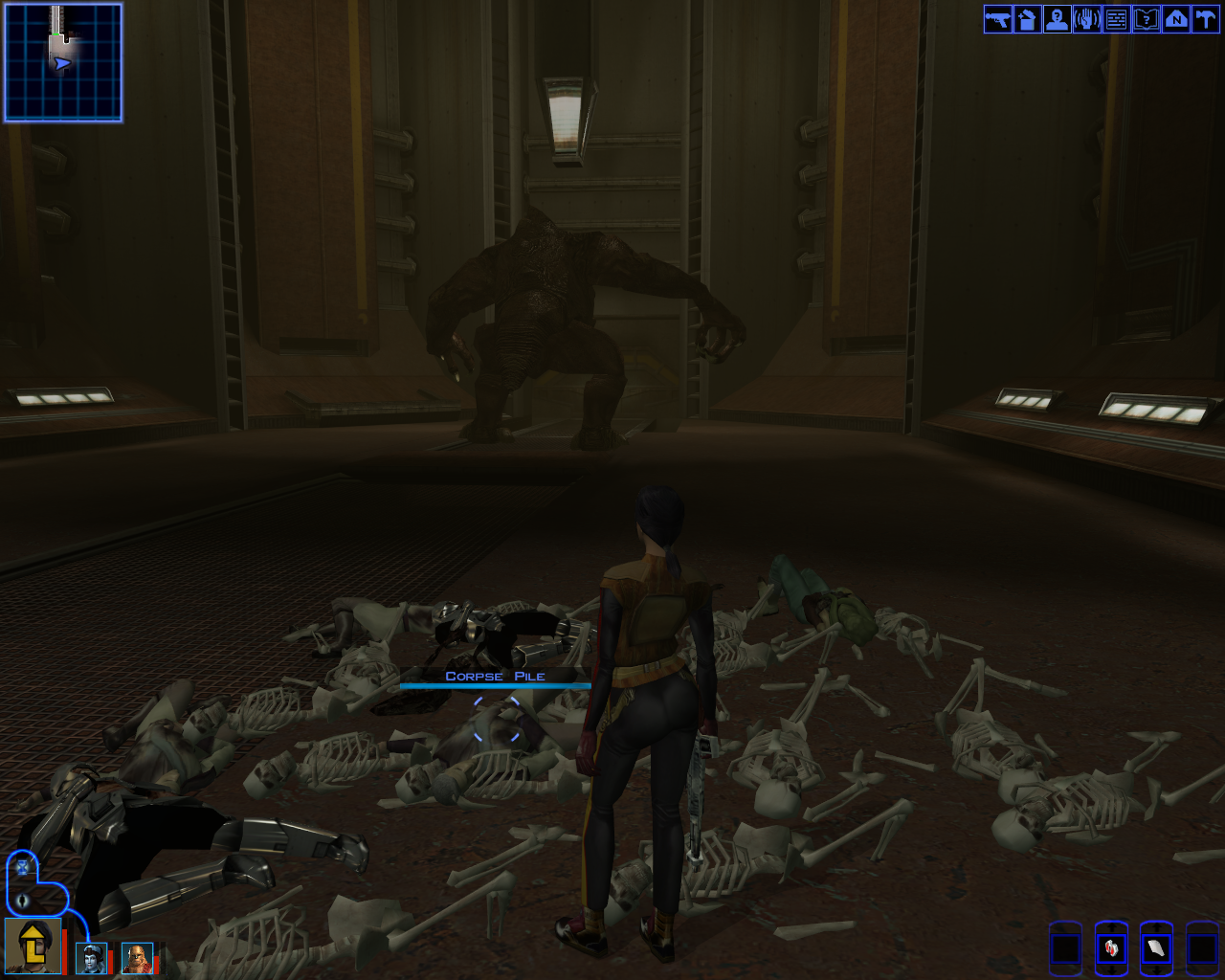Toggle Solo Mode near the portraits
The height and width of the screenshot is (980, 1225).
[x=22, y=901]
